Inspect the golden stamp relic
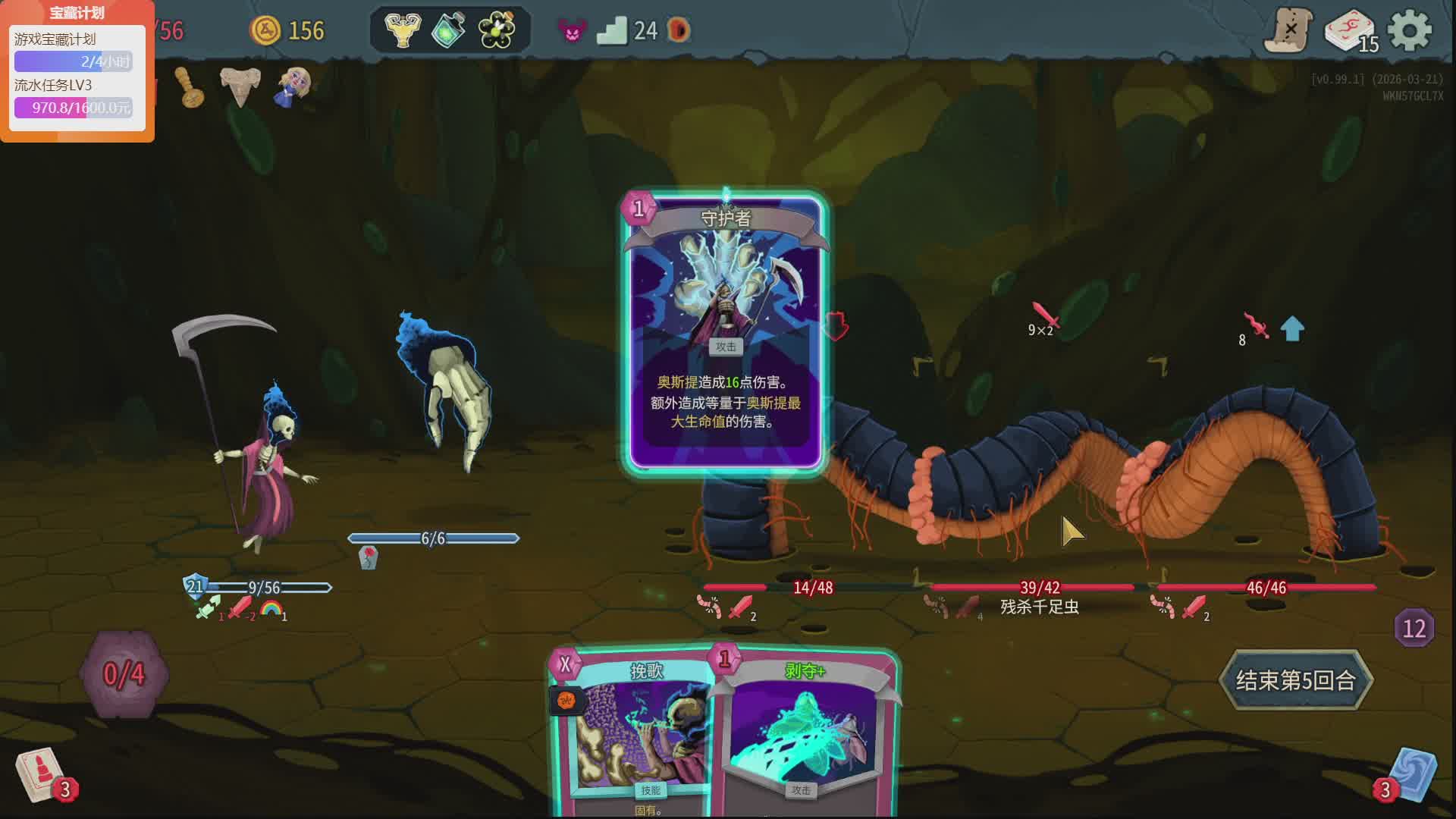The height and width of the screenshot is (819, 1456). pyautogui.click(x=190, y=87)
